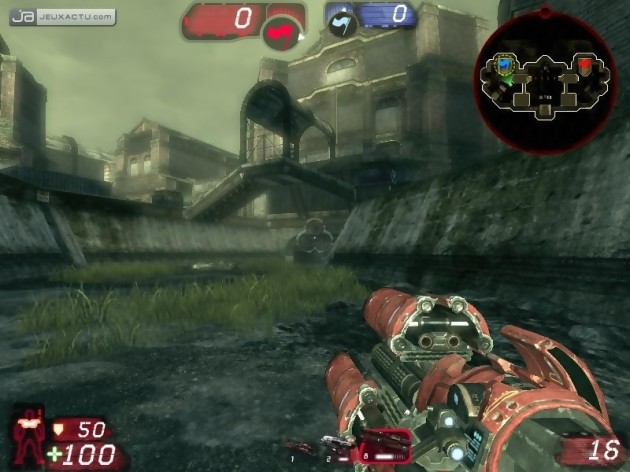This screenshot has height=472, width=630.
Task: Open the JeuxActu.com watermark logo
Action: (x=62, y=17)
